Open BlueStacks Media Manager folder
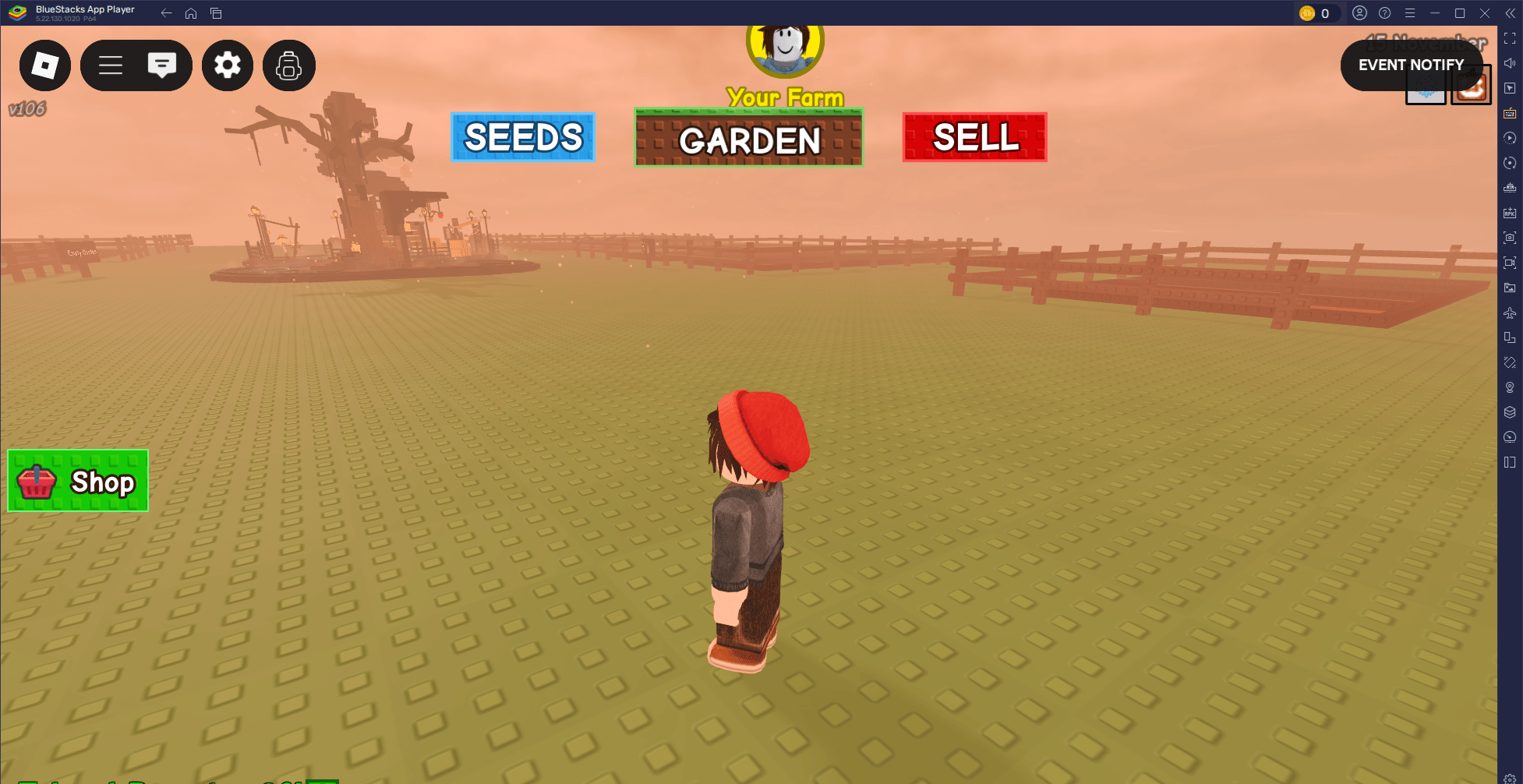Viewport: 1523px width, 784px height. pyautogui.click(x=1510, y=286)
